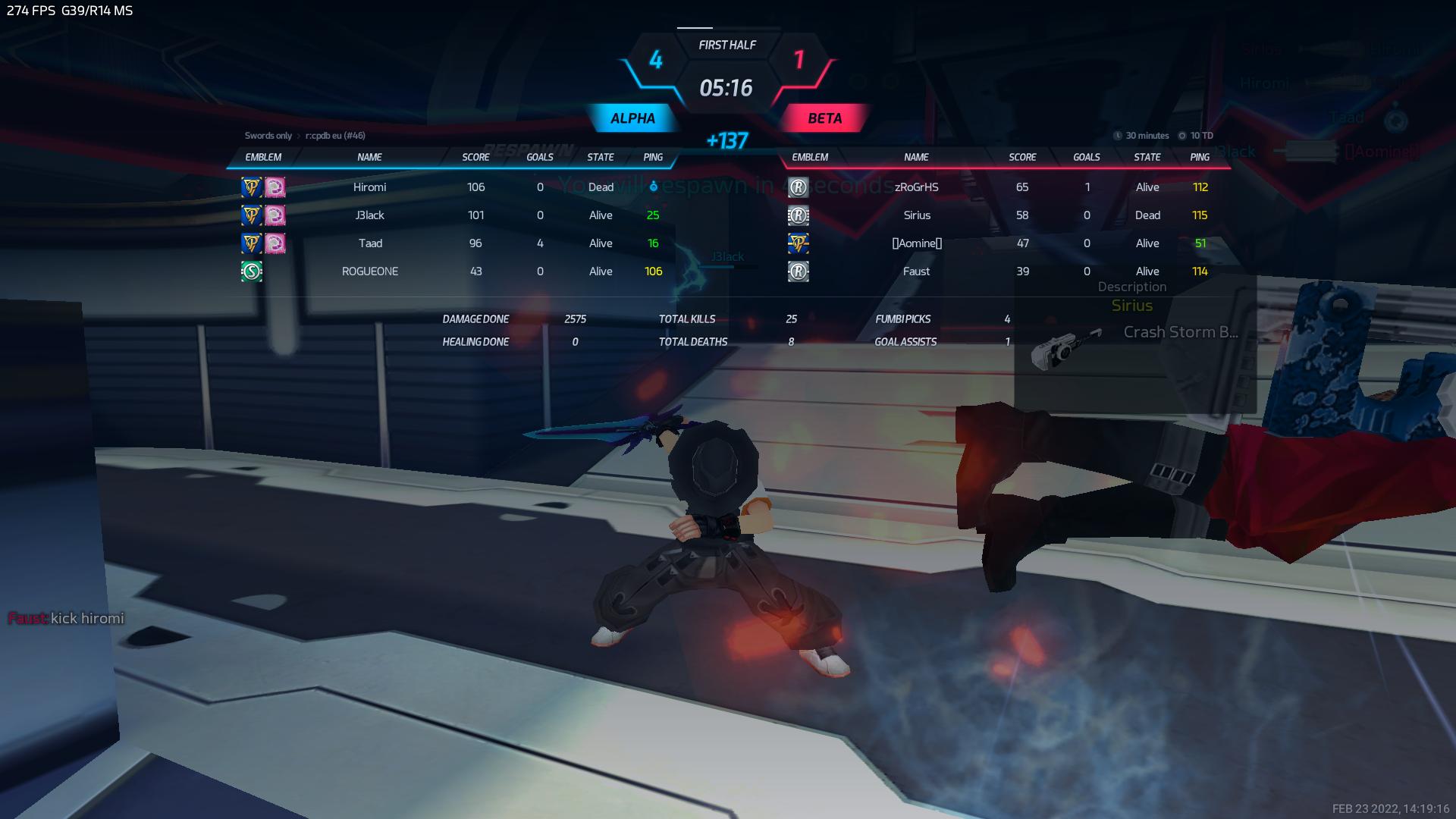
Task: Select ROGUEONE in the Alpha player list
Action: click(370, 271)
